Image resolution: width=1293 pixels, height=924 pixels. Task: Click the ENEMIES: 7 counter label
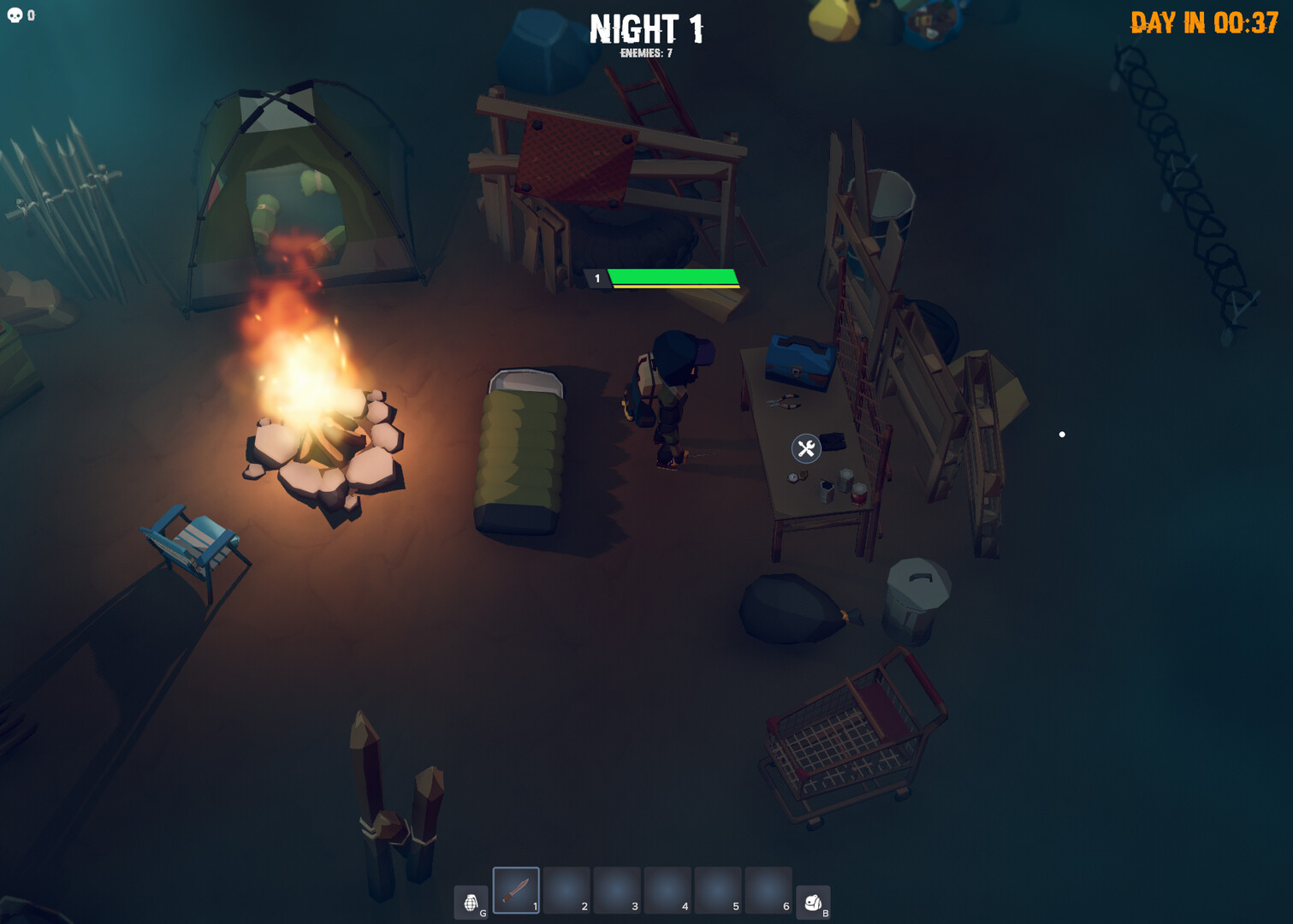[646, 53]
